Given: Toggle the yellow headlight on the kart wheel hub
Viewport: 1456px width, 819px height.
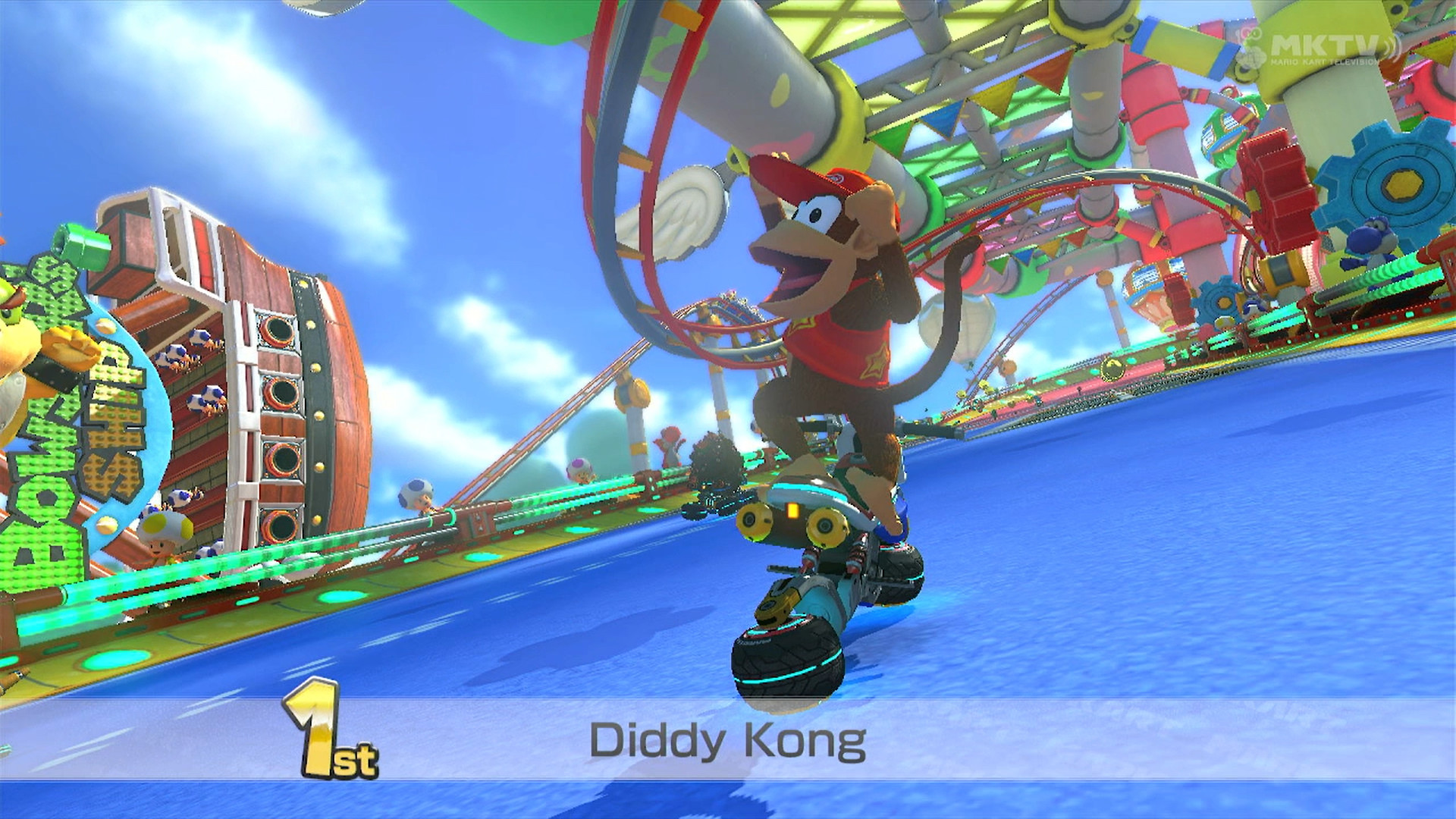Looking at the screenshot, I should click(792, 510).
